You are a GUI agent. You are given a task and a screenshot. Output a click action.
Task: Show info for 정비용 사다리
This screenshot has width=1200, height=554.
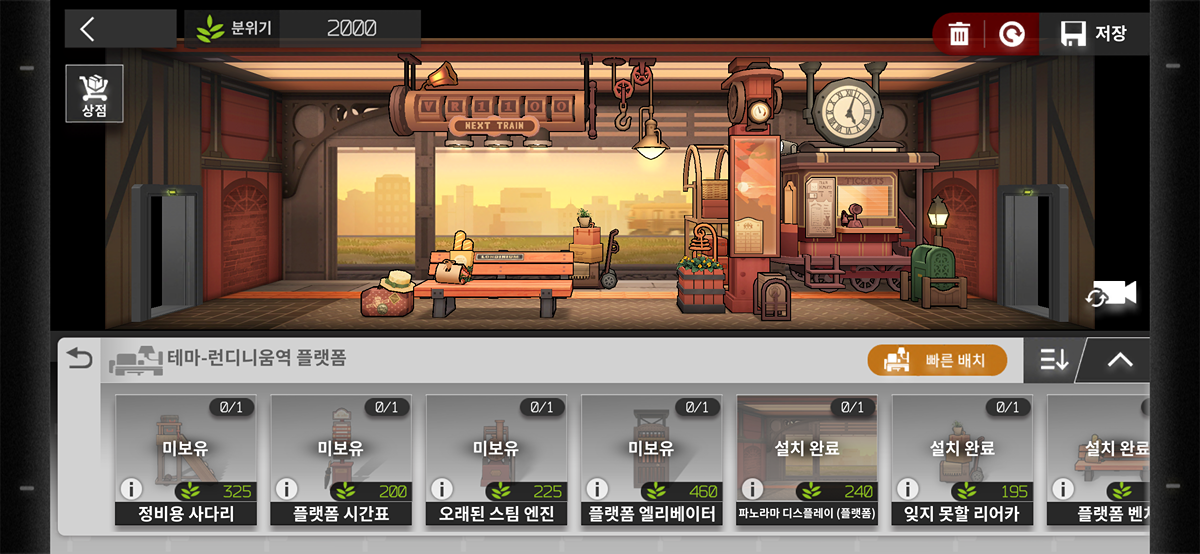[x=131, y=490]
